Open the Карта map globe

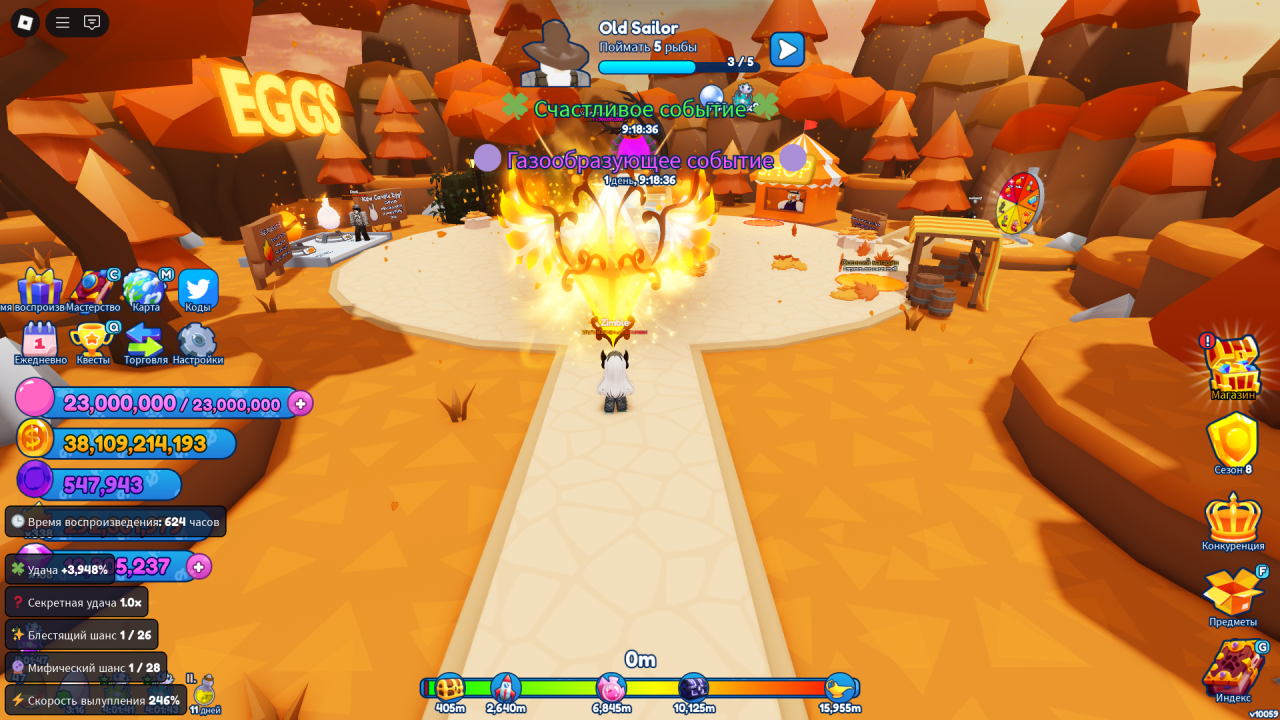[x=144, y=288]
